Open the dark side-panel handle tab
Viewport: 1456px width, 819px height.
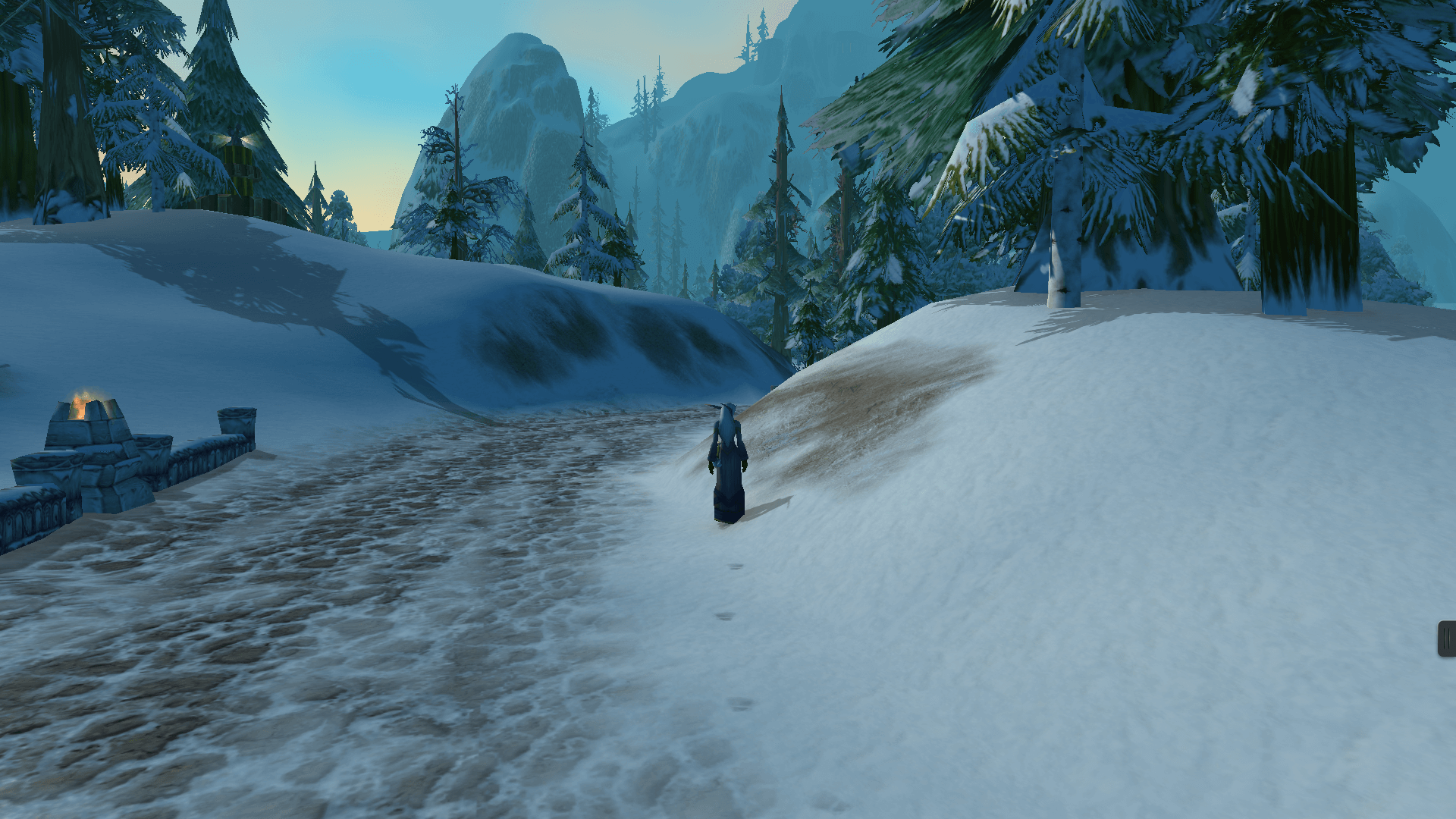(x=1447, y=639)
